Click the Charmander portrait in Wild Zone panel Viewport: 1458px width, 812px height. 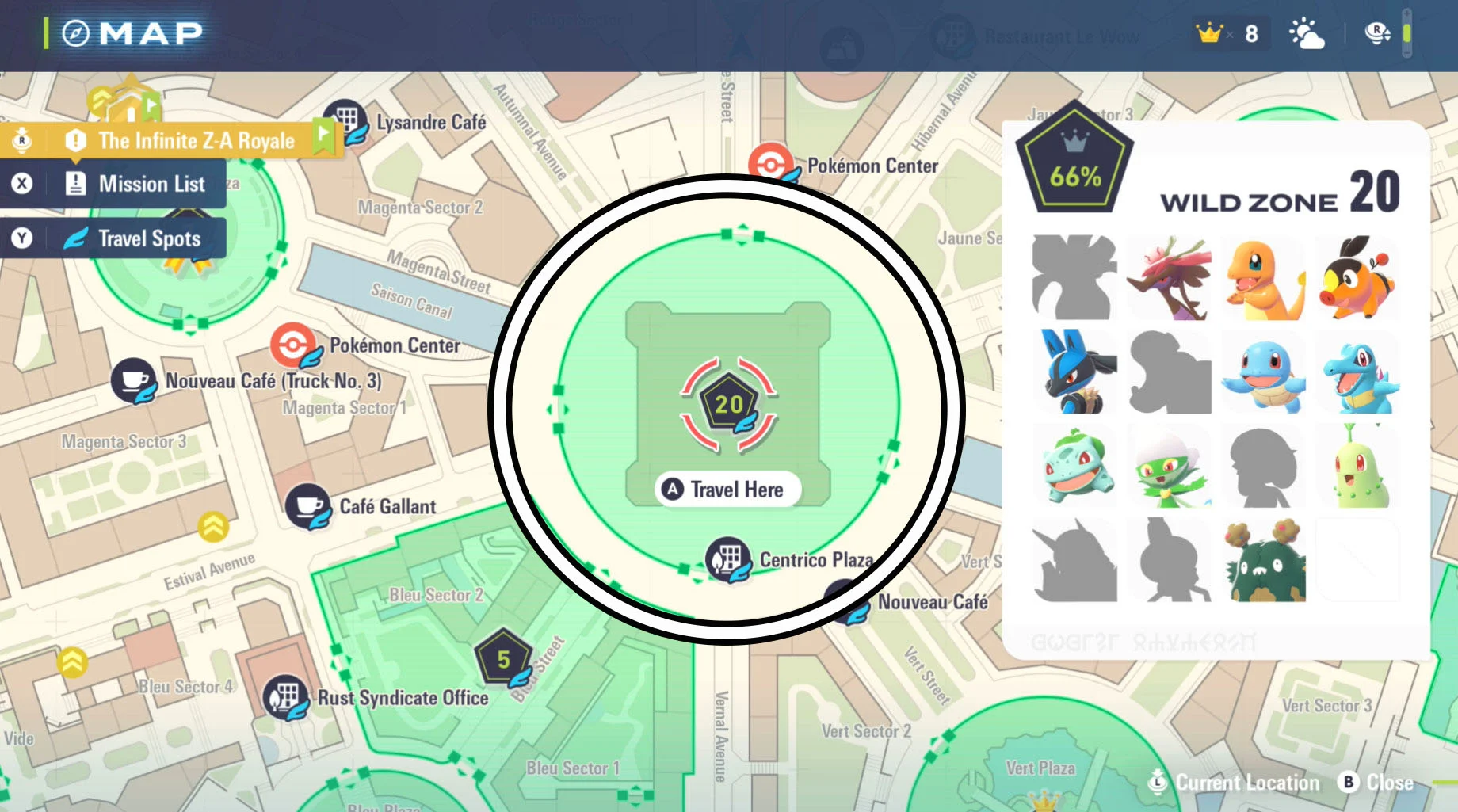click(x=1263, y=279)
